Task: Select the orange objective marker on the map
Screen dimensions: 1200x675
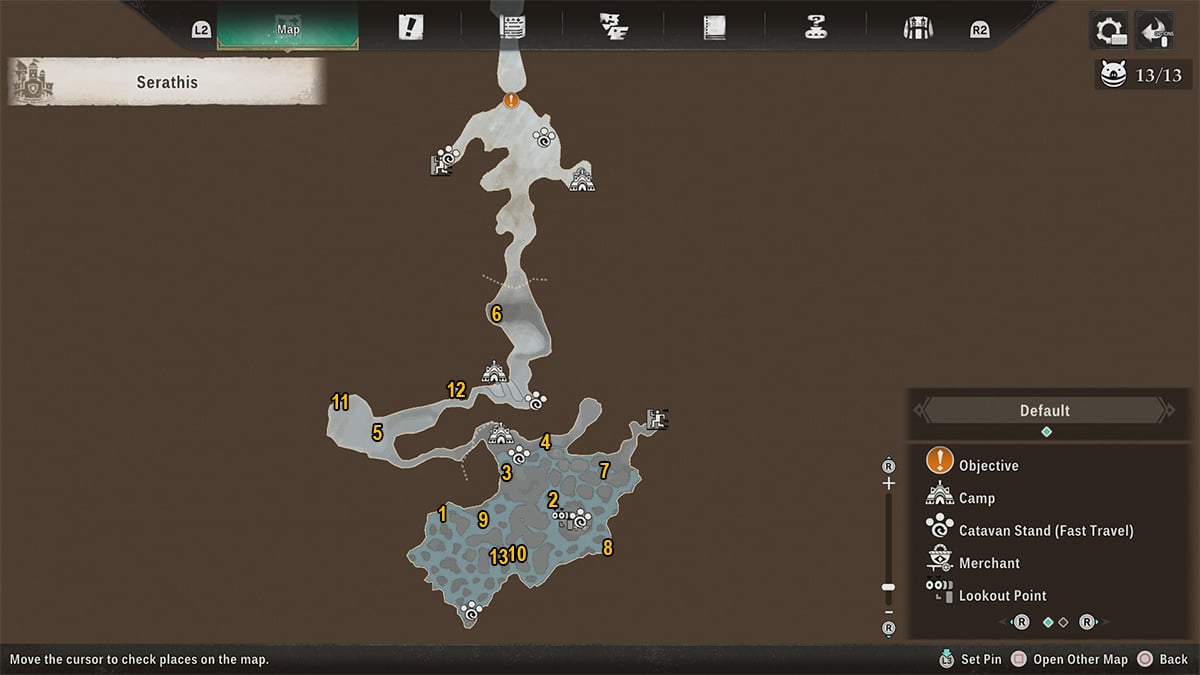Action: click(511, 100)
